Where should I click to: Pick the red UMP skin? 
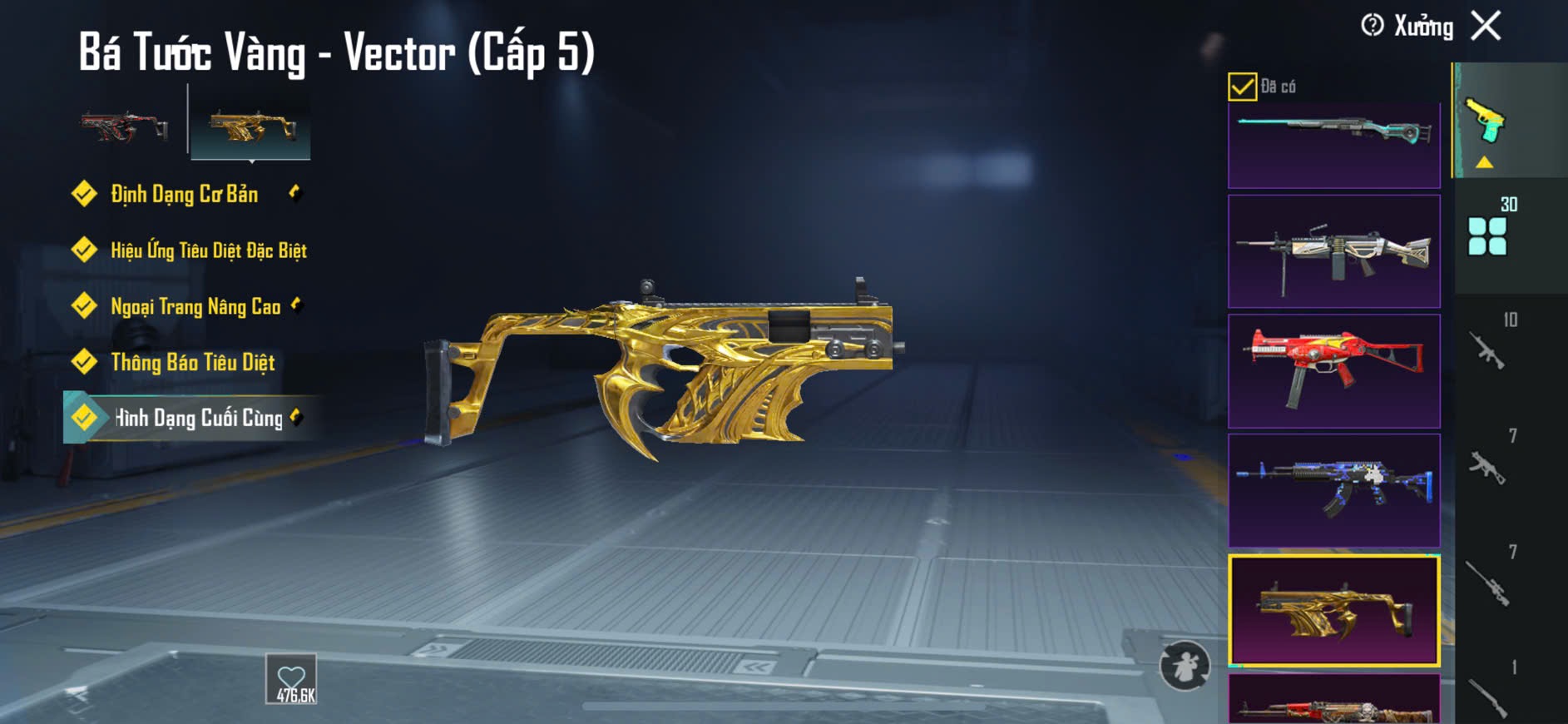tap(1333, 370)
